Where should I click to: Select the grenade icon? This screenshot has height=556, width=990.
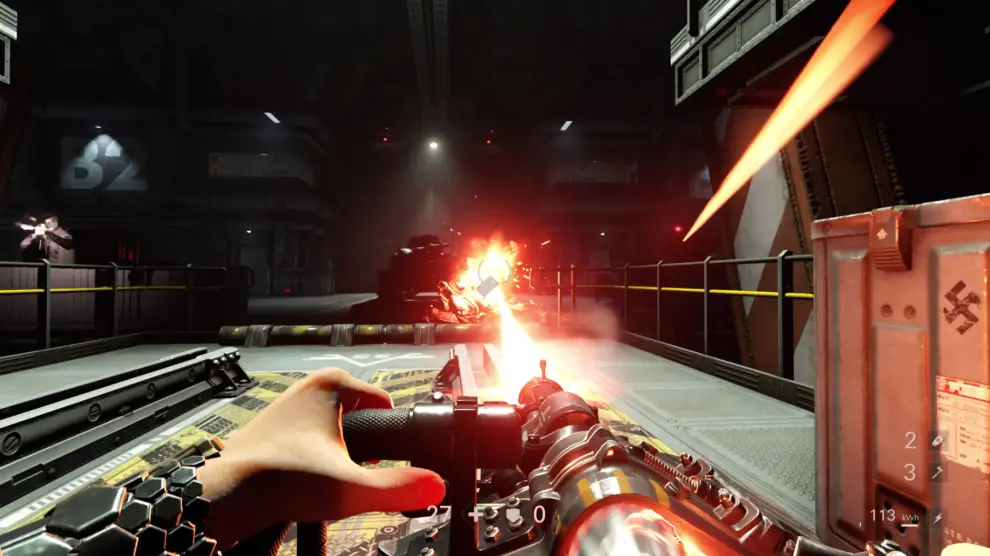tap(937, 440)
